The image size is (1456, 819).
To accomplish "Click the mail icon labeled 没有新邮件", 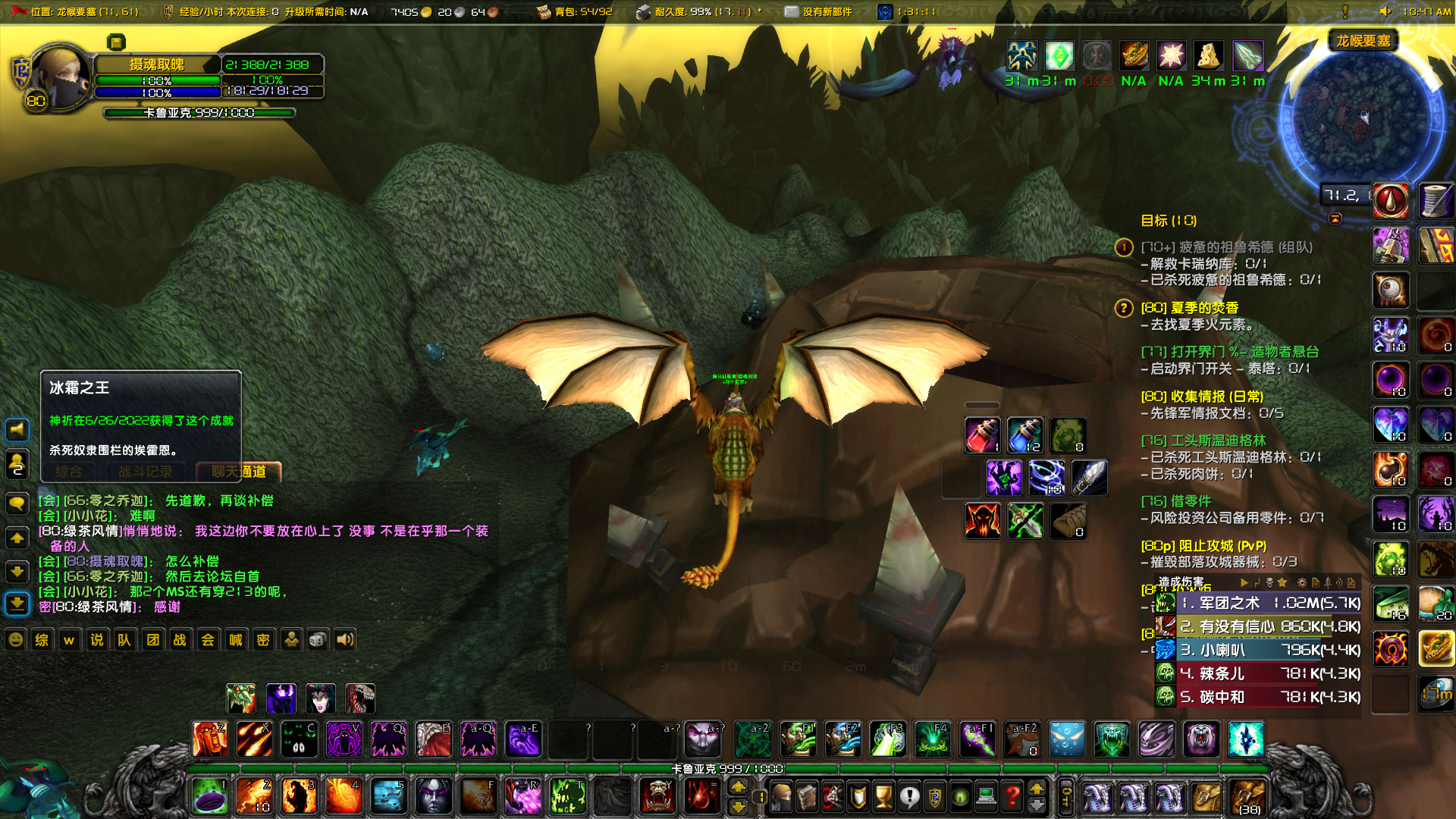I will (x=792, y=11).
